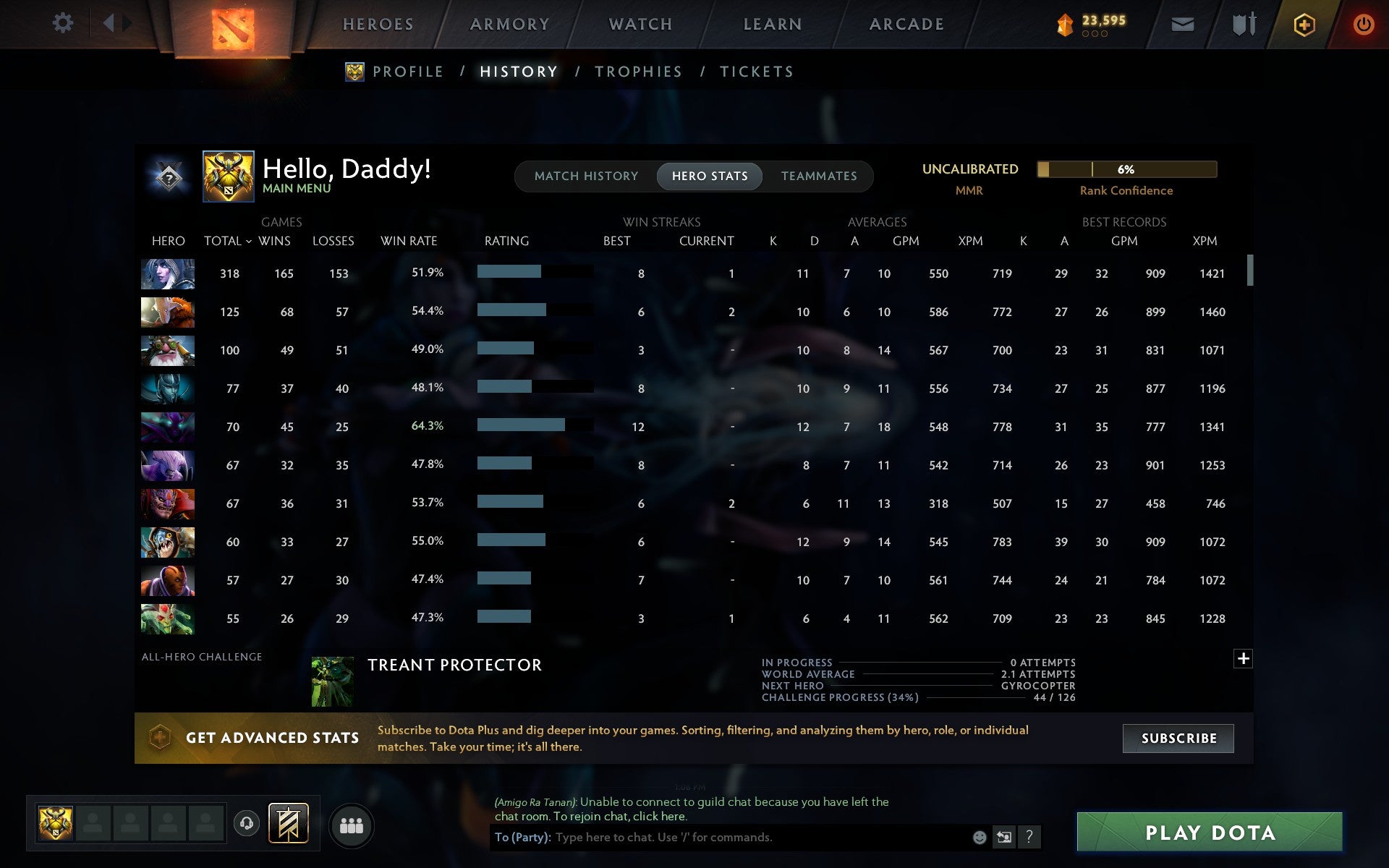Open the settings gear icon
Image resolution: width=1389 pixels, height=868 pixels.
(64, 23)
